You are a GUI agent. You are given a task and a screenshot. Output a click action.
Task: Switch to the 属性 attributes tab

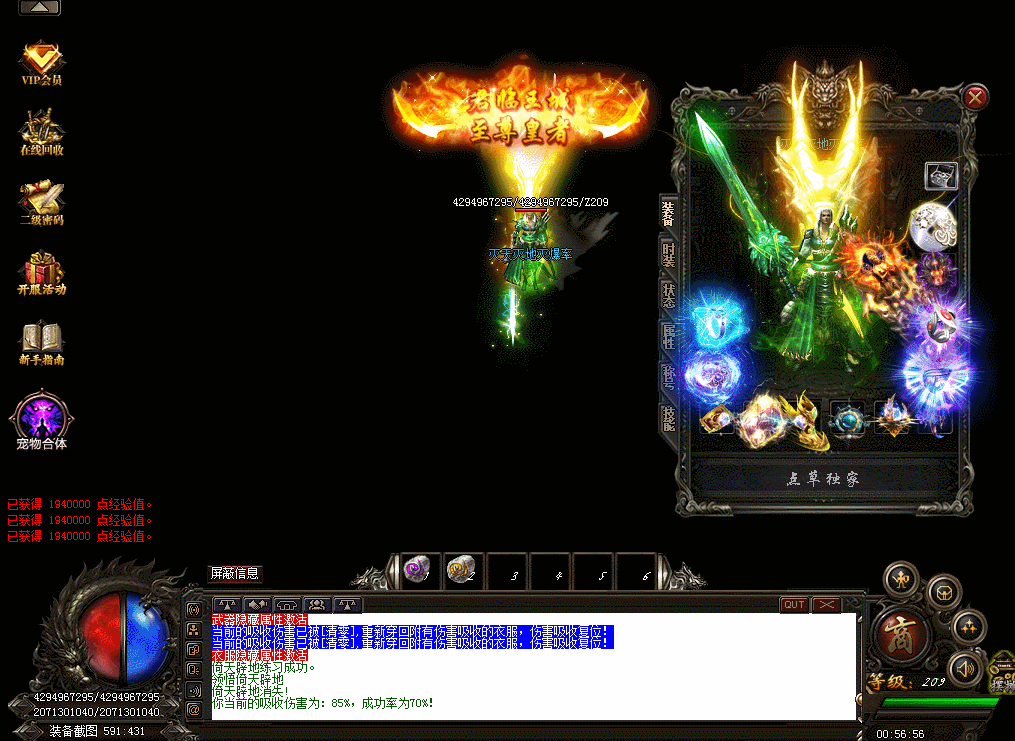click(x=668, y=337)
